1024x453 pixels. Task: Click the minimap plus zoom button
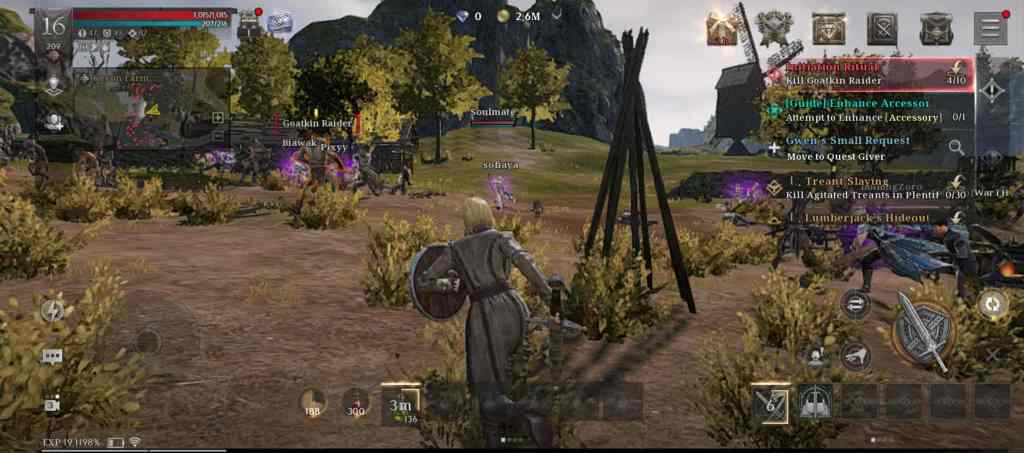tap(218, 117)
